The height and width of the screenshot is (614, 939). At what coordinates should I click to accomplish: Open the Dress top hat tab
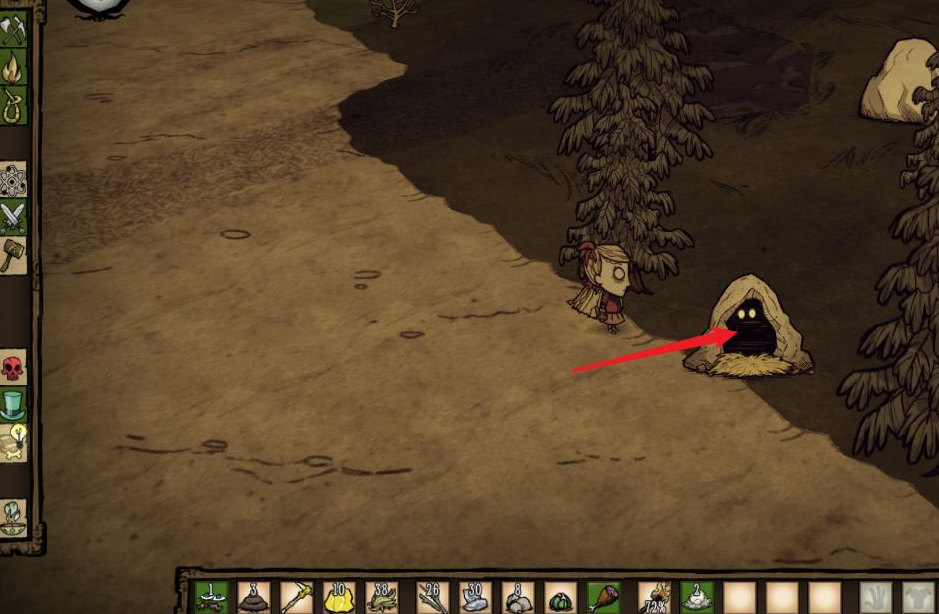pyautogui.click(x=13, y=405)
